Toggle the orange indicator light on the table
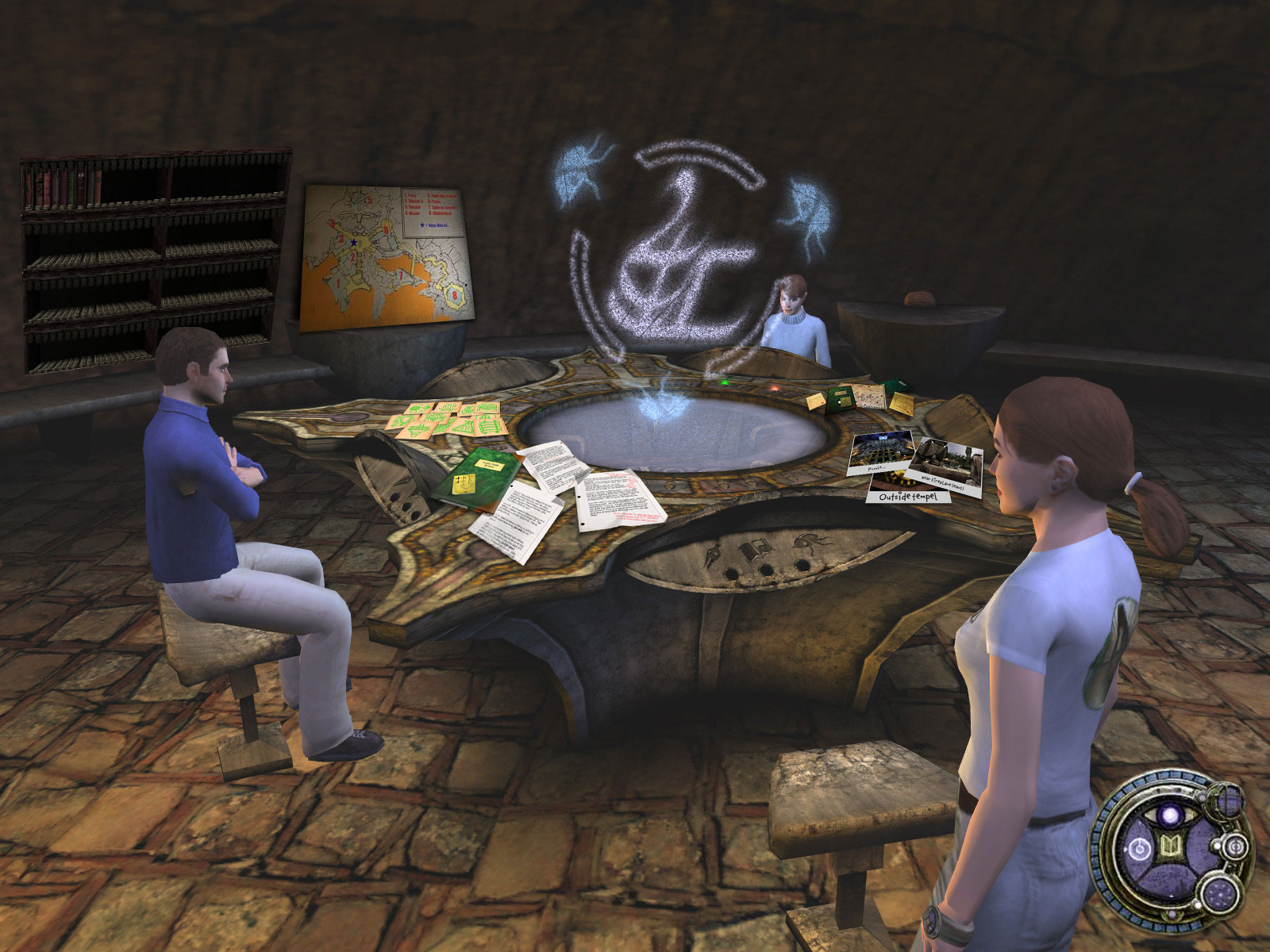Viewport: 1270px width, 952px height. tap(775, 388)
